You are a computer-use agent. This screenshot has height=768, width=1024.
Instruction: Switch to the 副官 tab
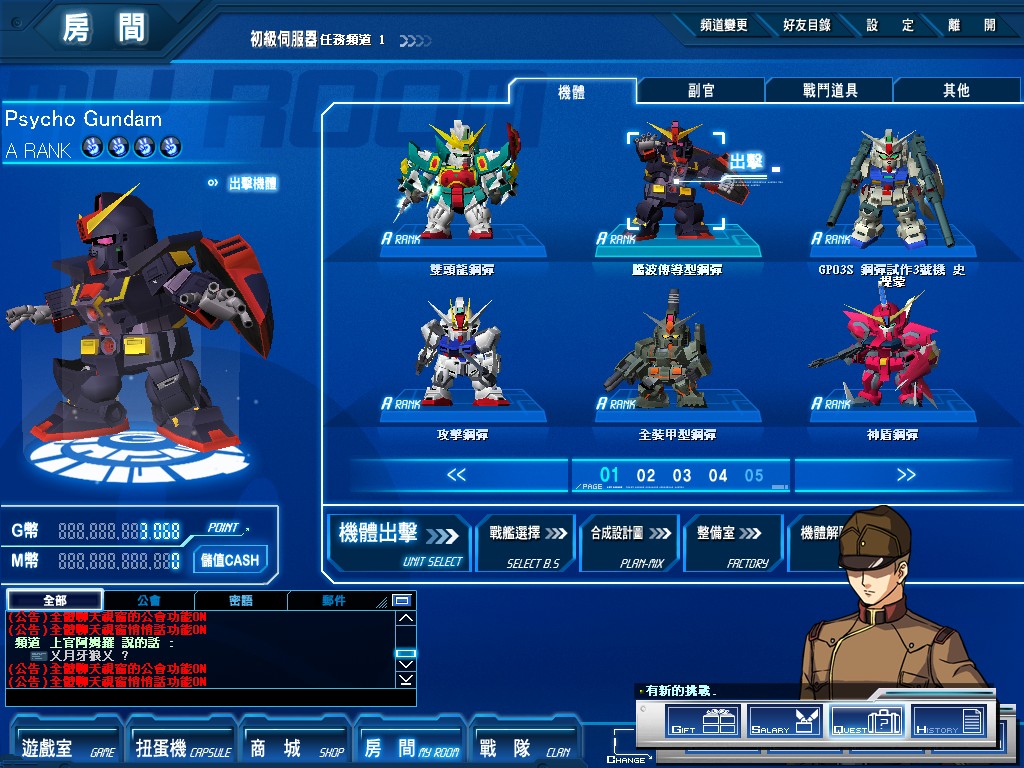pyautogui.click(x=701, y=91)
